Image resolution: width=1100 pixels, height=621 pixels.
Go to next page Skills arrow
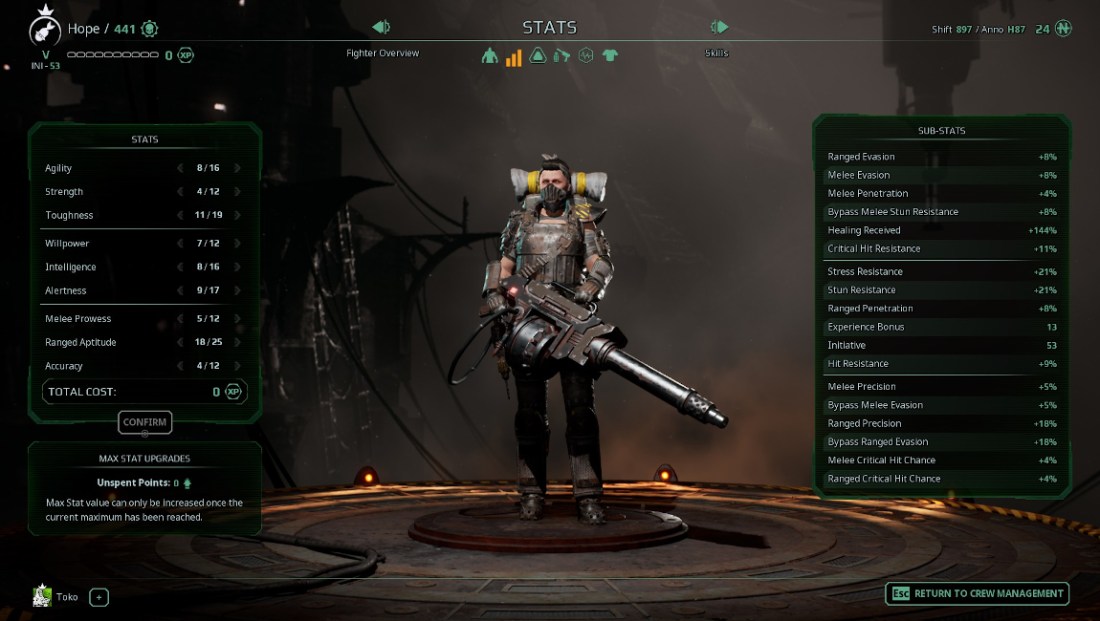(719, 27)
